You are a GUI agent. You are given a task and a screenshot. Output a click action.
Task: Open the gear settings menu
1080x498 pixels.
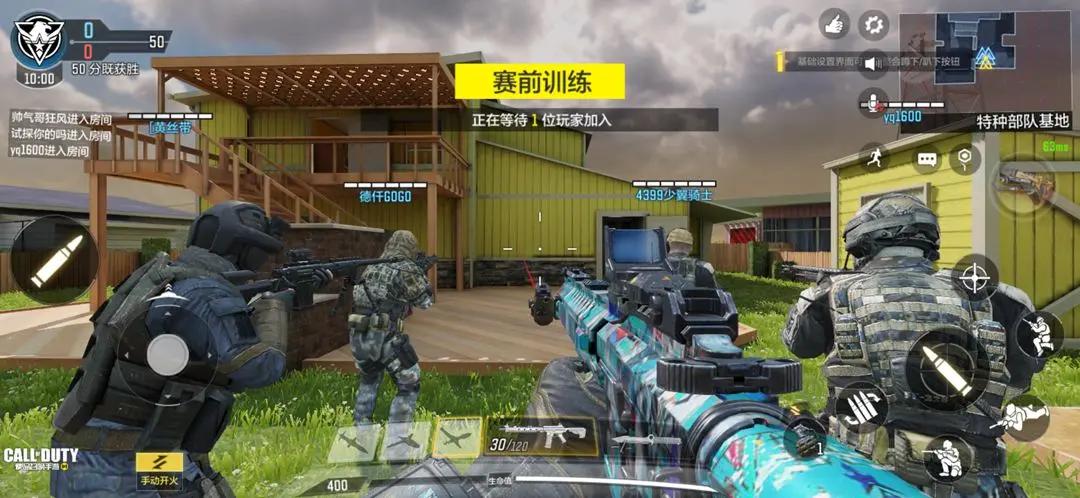tap(875, 24)
